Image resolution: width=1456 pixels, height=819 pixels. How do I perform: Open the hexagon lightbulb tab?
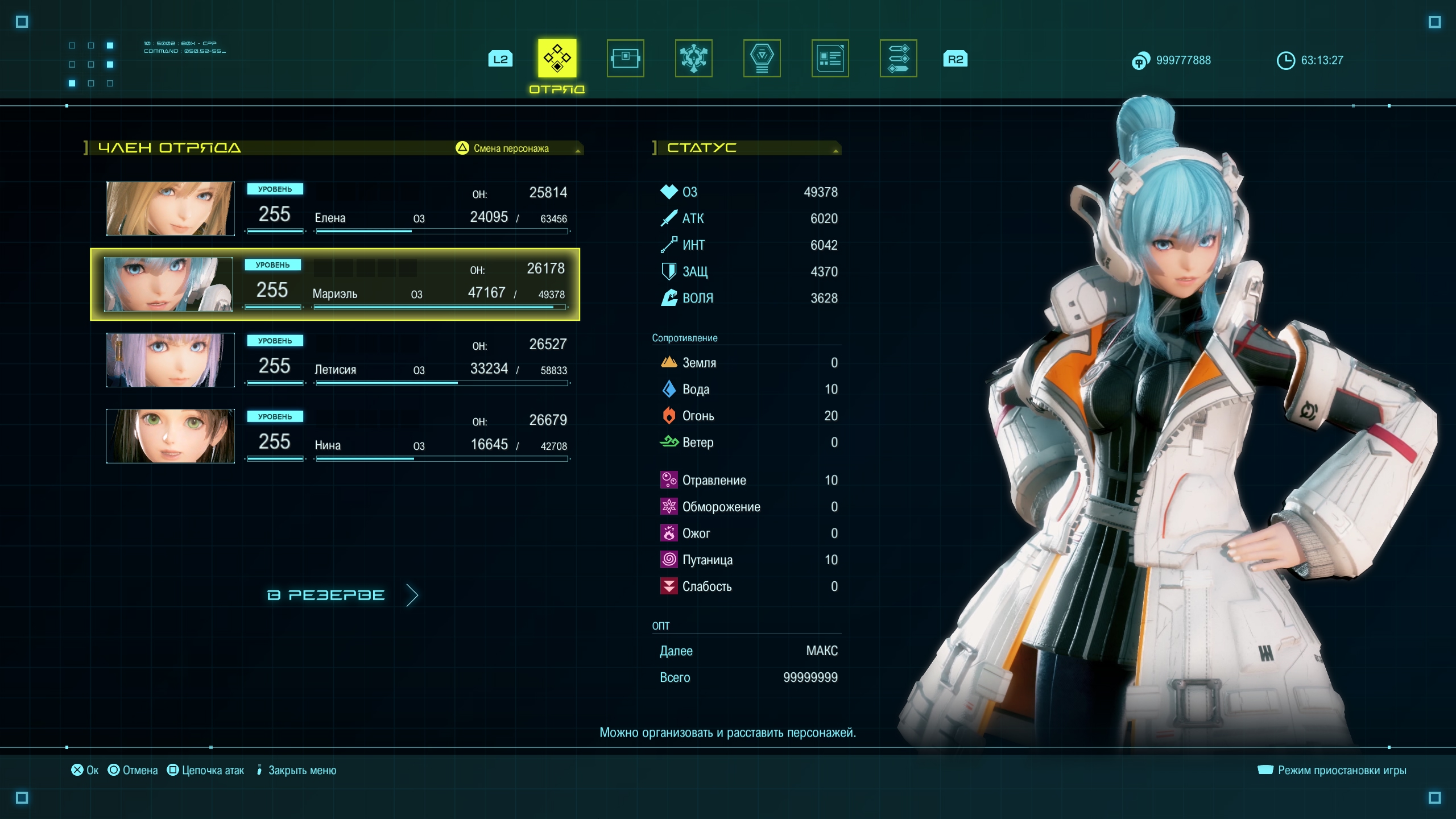coord(762,59)
